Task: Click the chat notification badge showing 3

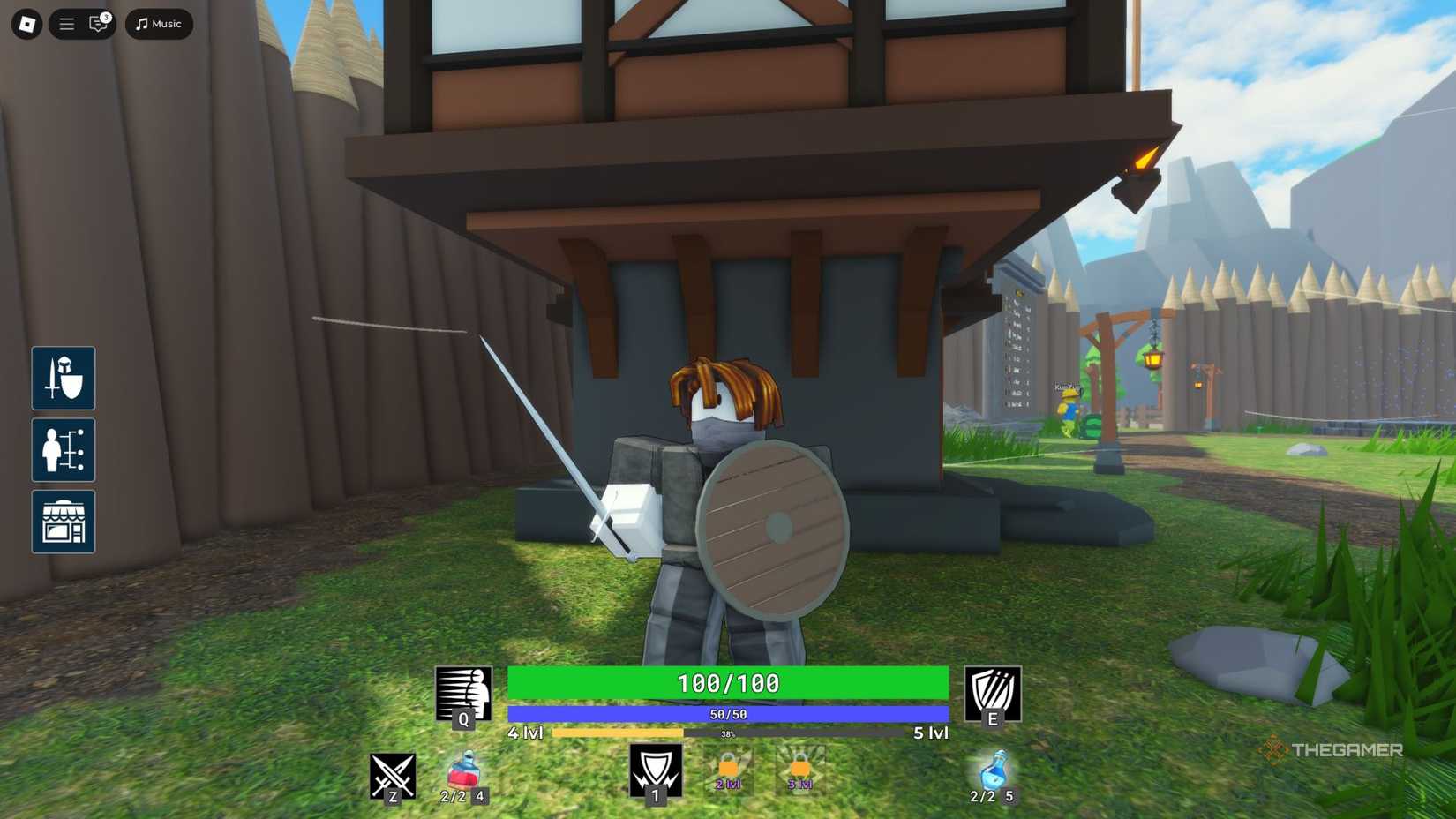Action: (x=106, y=15)
